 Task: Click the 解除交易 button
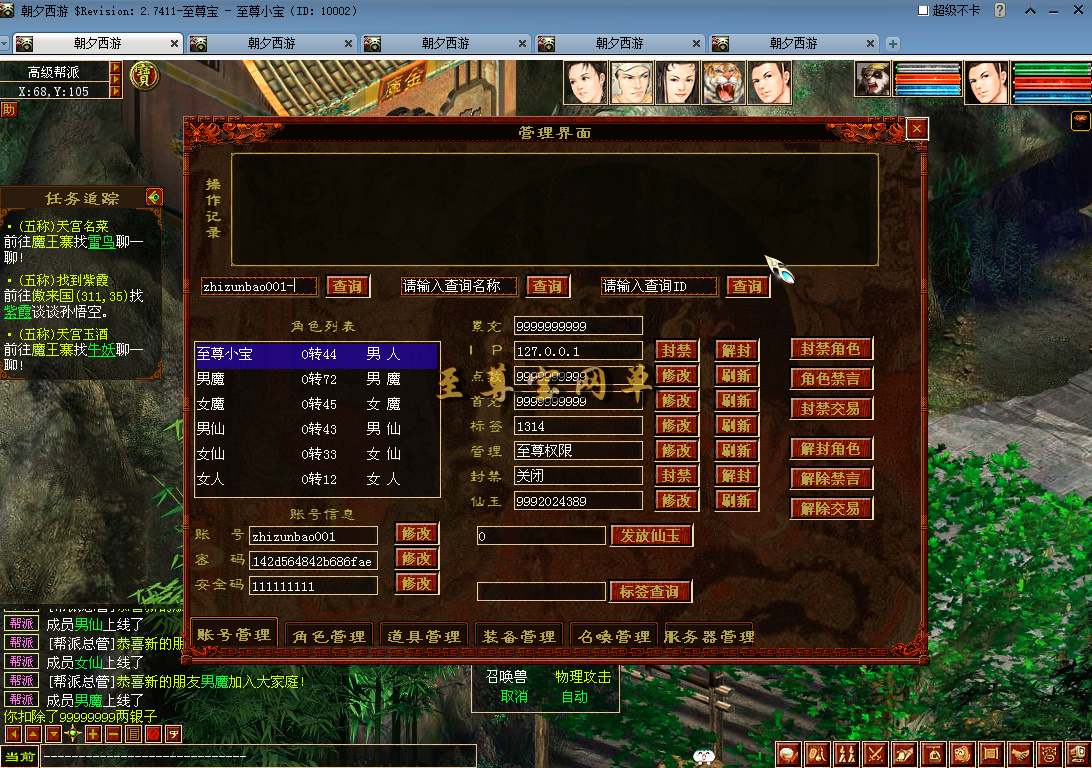click(831, 508)
